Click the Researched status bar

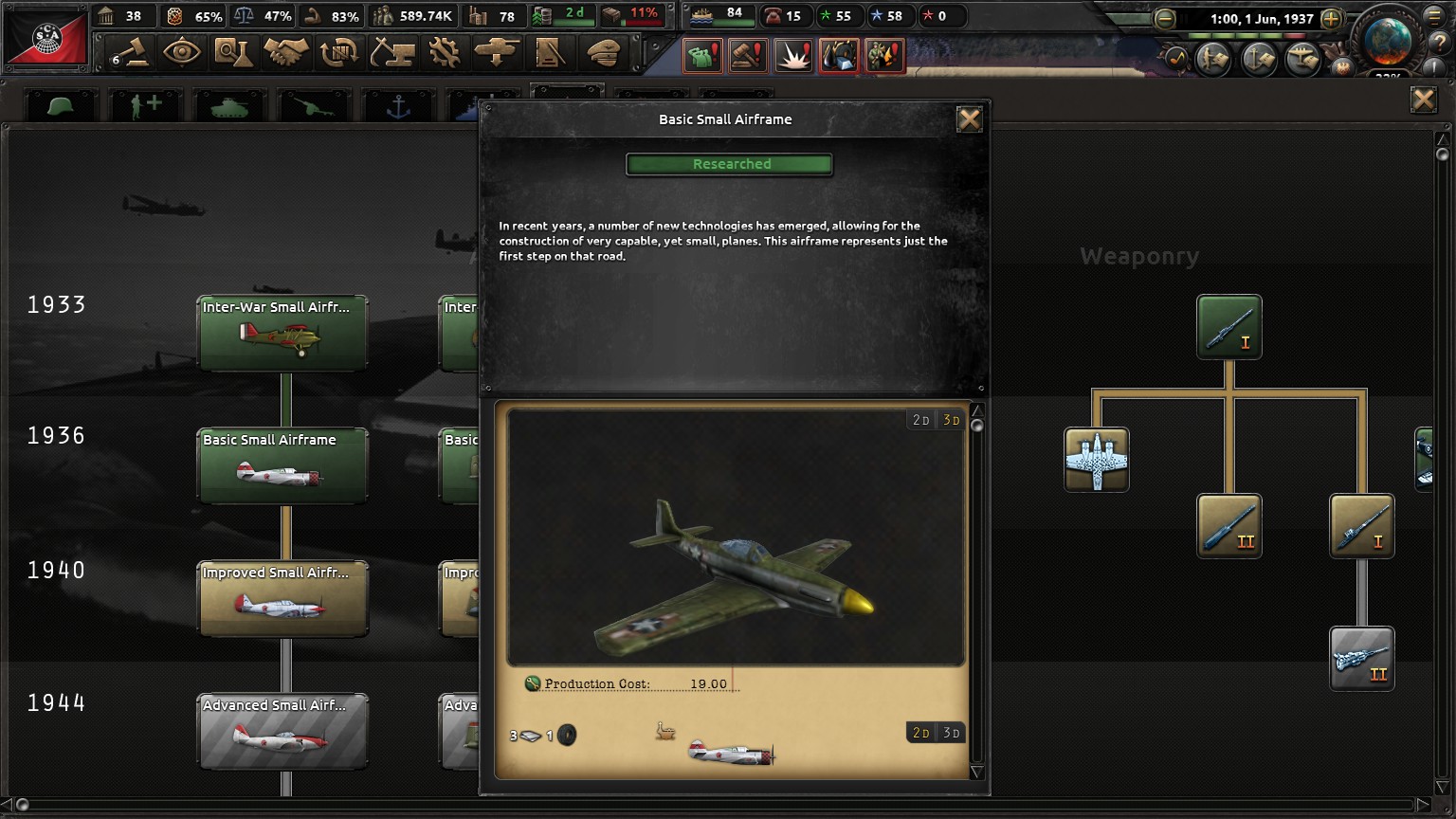coord(730,164)
